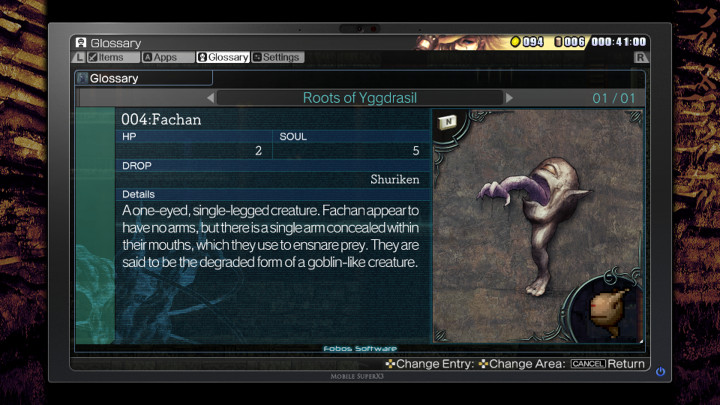Click the blue power button icon
This screenshot has height=405, width=720.
point(660,372)
